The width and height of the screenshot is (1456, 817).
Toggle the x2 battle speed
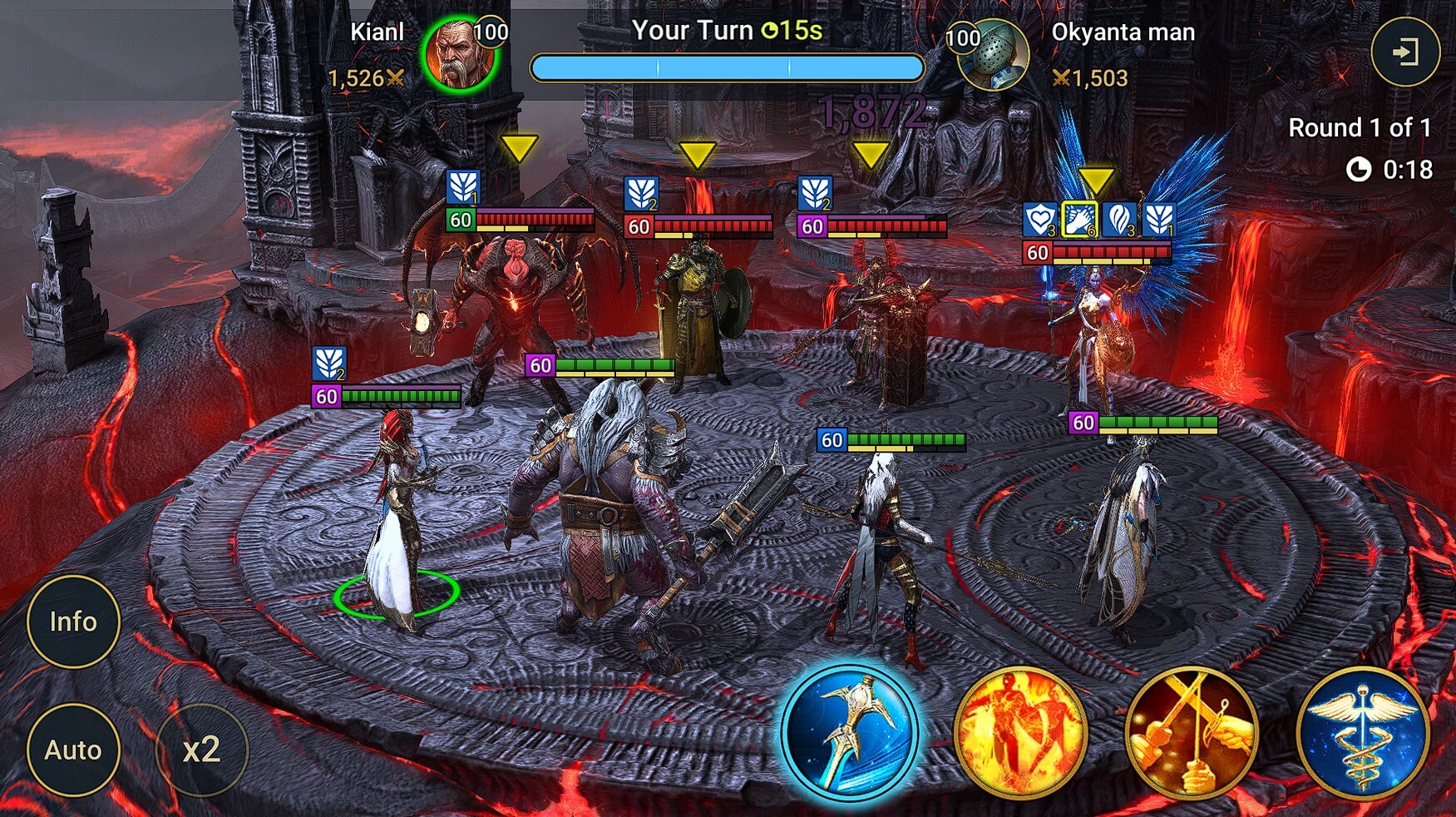(201, 750)
